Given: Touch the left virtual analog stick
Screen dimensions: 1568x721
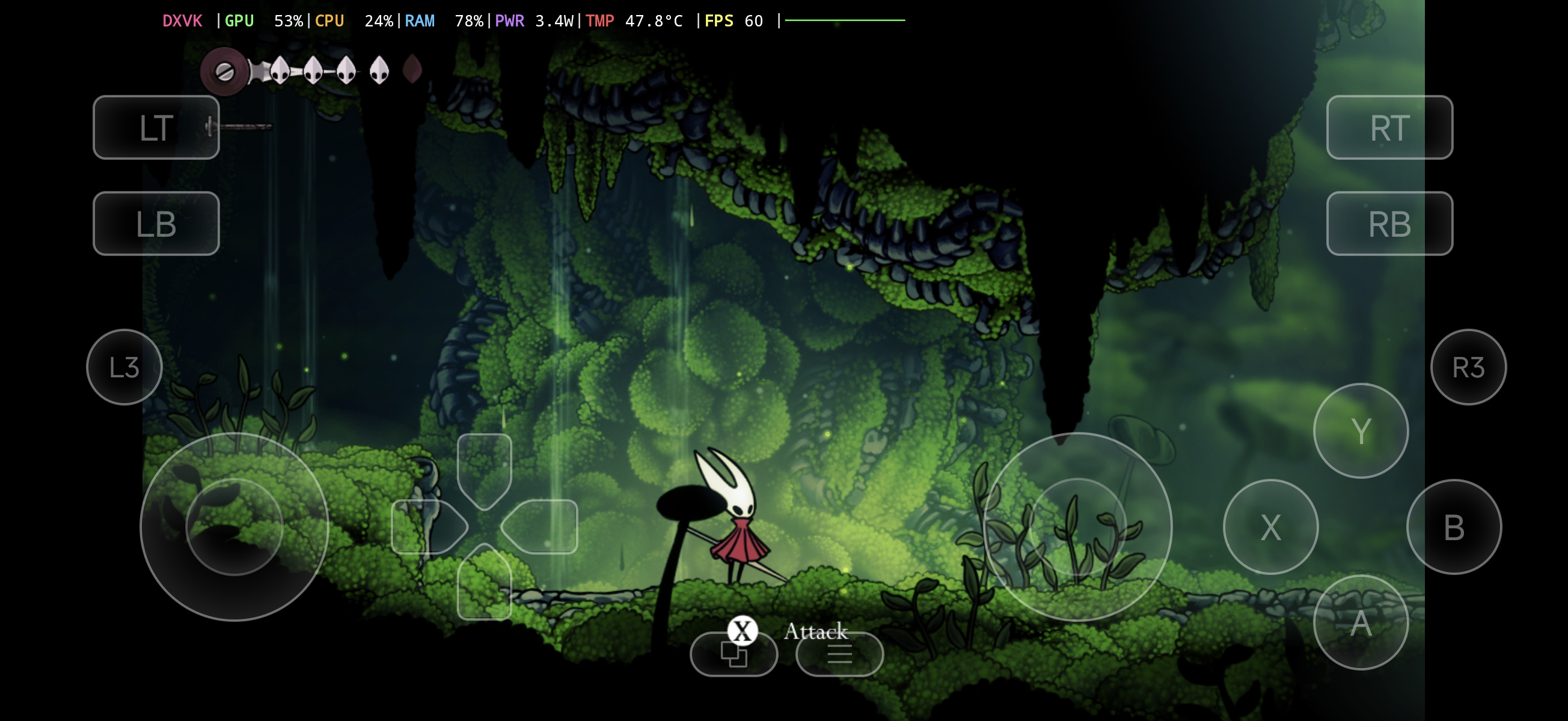Looking at the screenshot, I should click(234, 527).
